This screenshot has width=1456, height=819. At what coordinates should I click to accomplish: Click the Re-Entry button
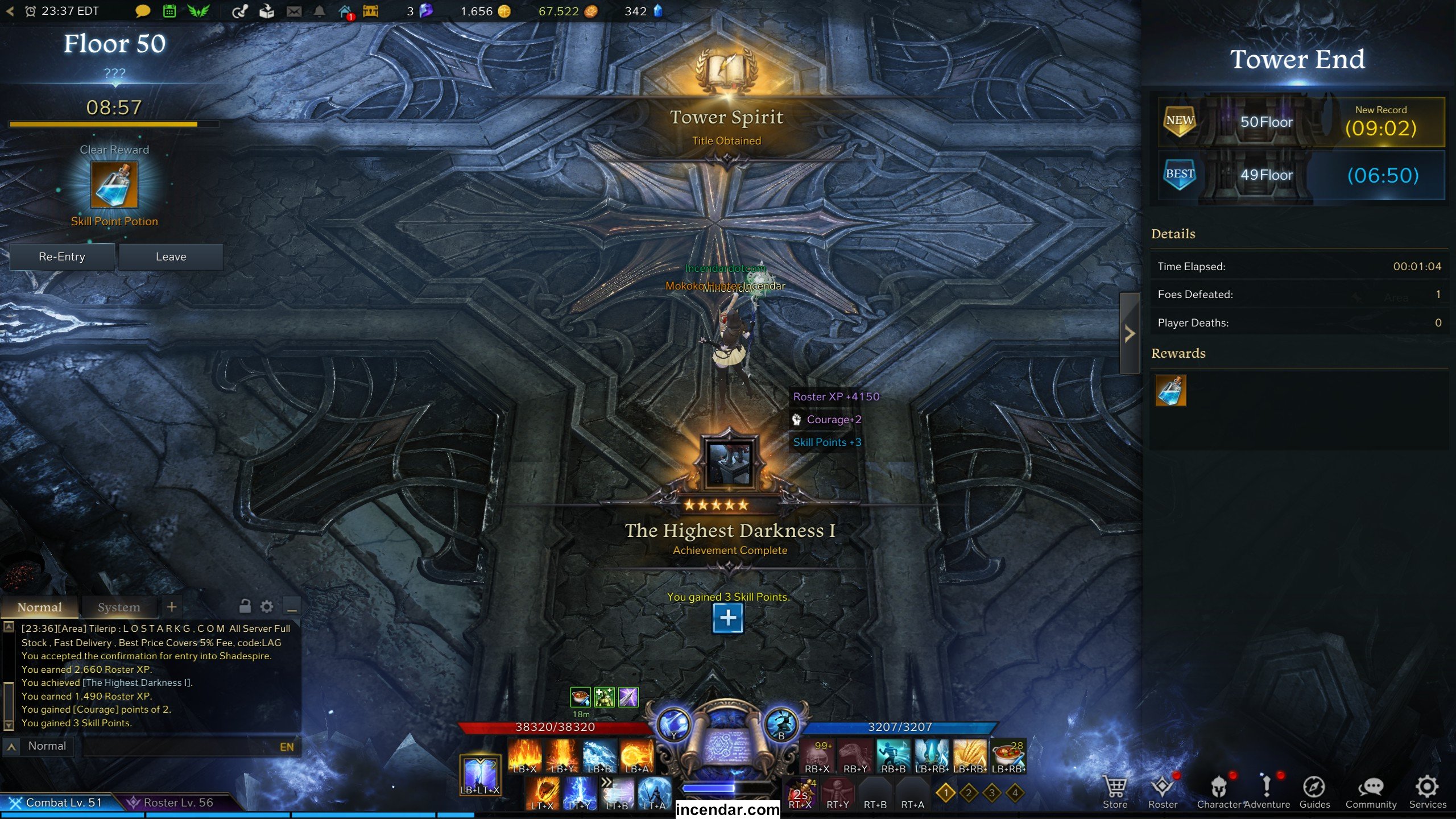(62, 257)
